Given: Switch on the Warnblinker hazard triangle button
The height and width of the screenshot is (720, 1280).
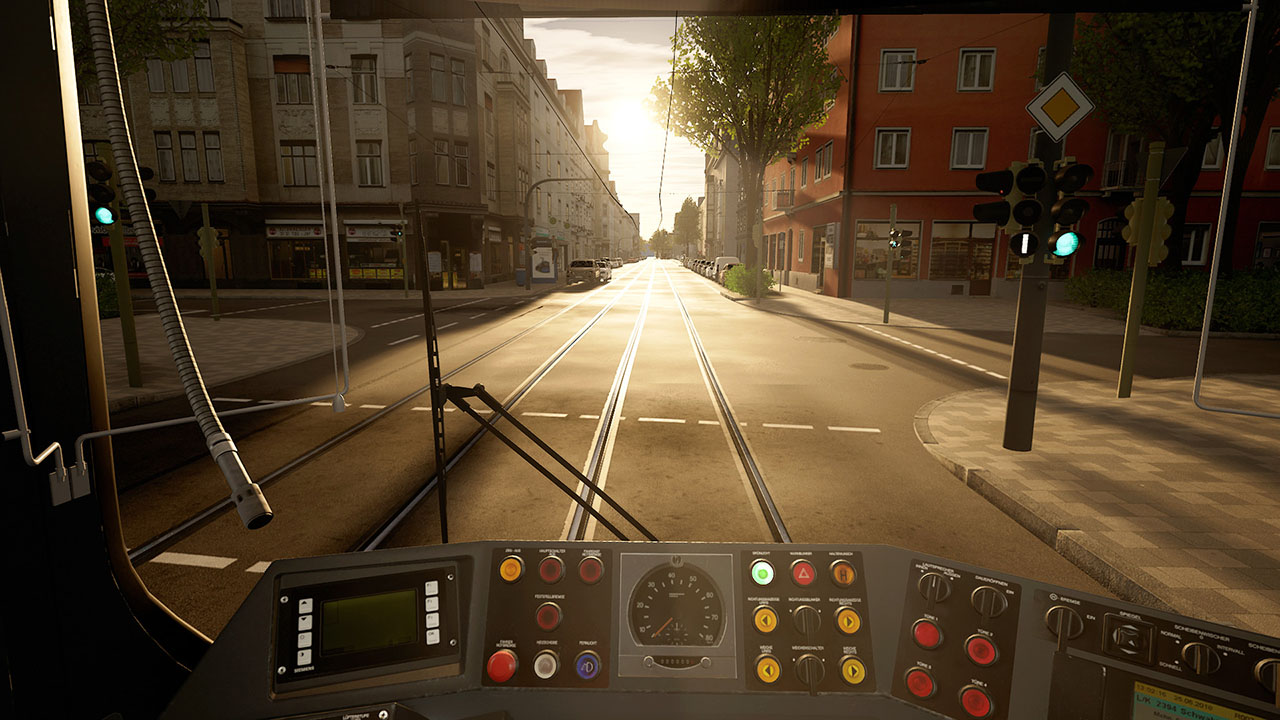Looking at the screenshot, I should (x=803, y=573).
